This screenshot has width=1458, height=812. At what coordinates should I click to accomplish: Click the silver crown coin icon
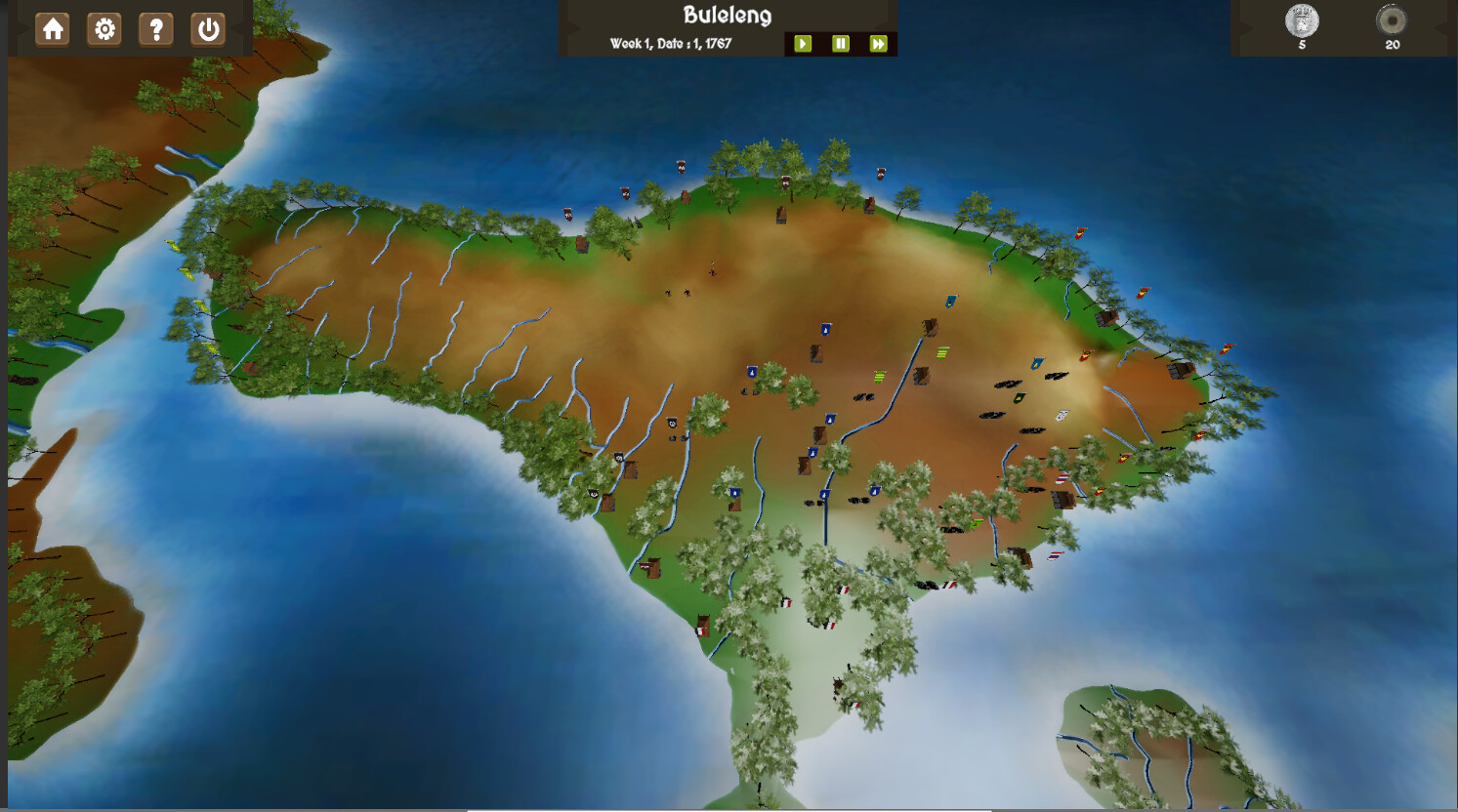pos(1303,20)
